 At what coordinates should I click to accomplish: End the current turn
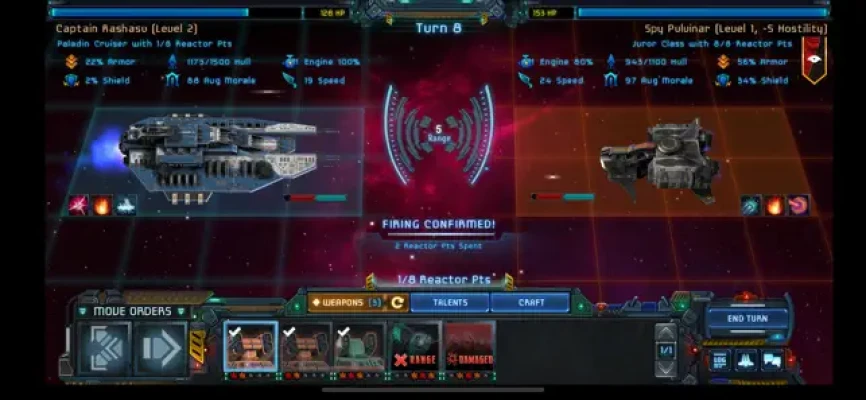point(747,319)
